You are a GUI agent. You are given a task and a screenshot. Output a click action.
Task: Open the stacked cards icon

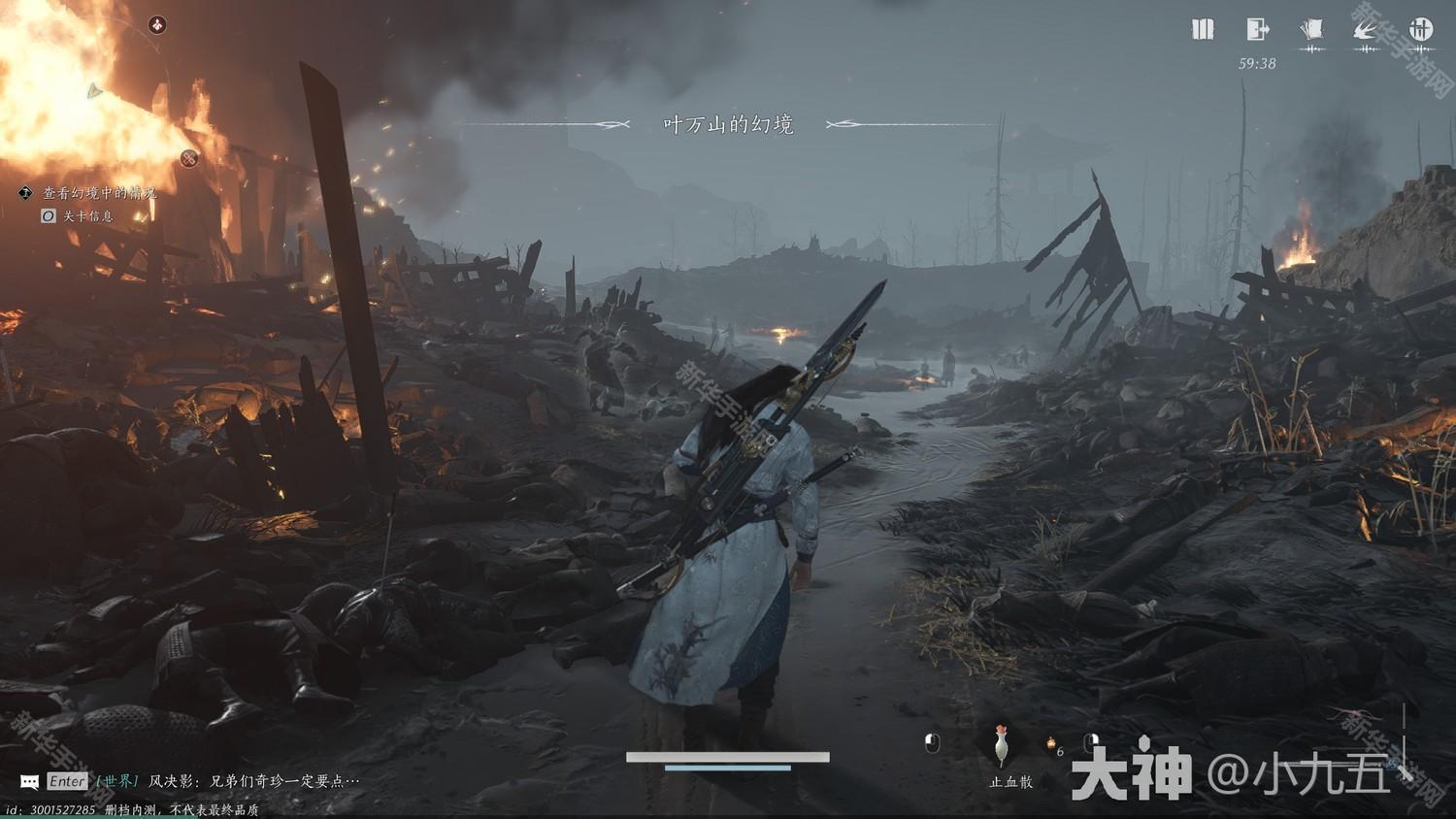pos(1312,29)
